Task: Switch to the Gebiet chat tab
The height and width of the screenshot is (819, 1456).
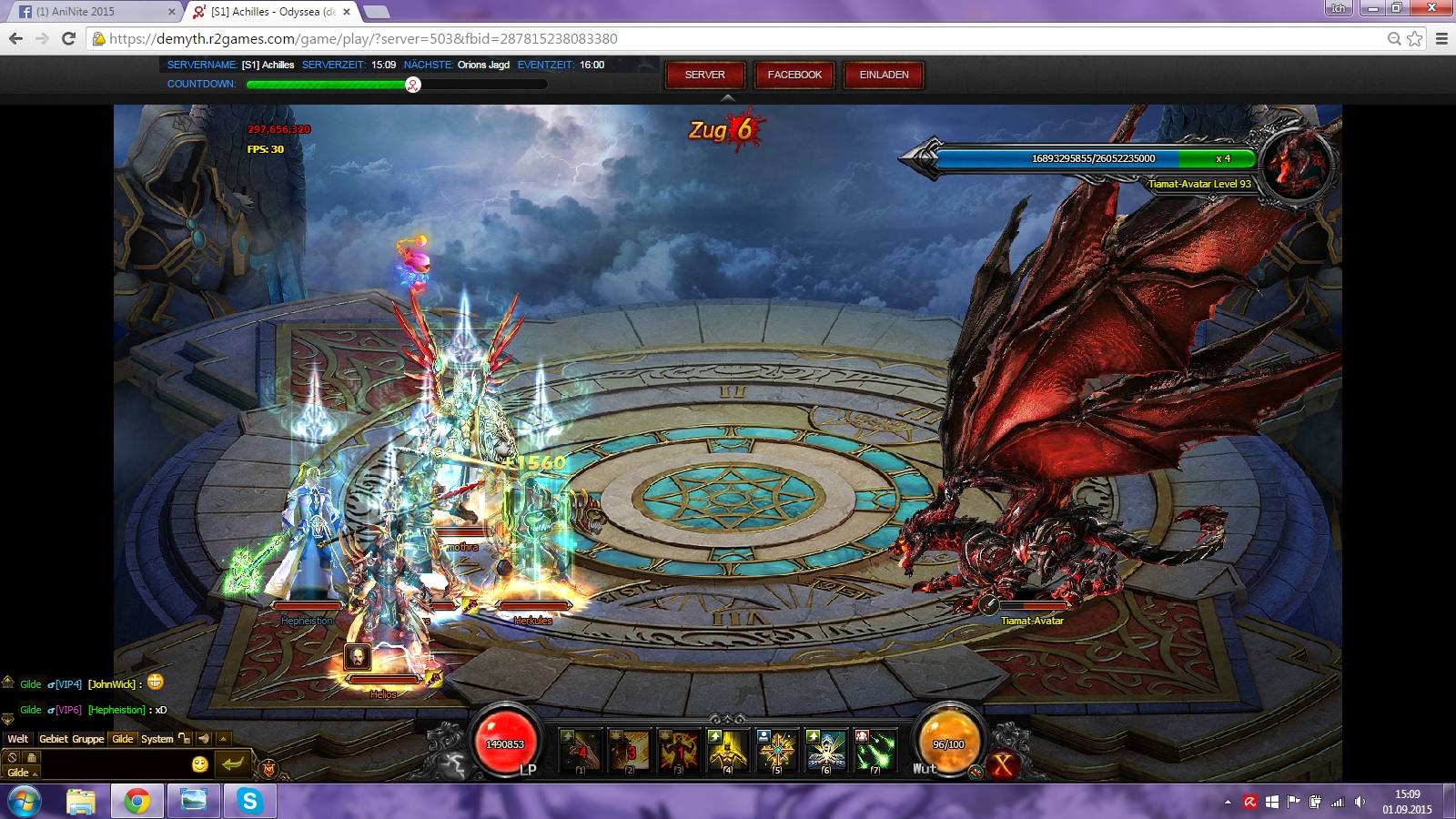Action: 54,739
